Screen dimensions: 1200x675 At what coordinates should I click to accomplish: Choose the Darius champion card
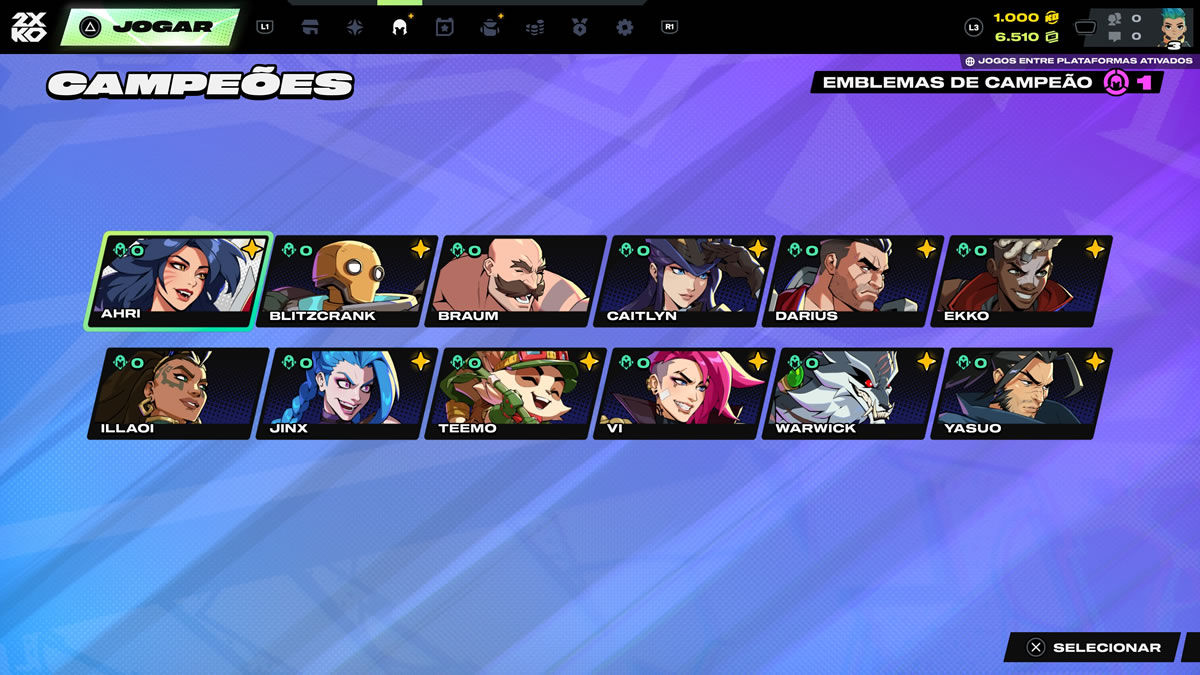coord(856,281)
